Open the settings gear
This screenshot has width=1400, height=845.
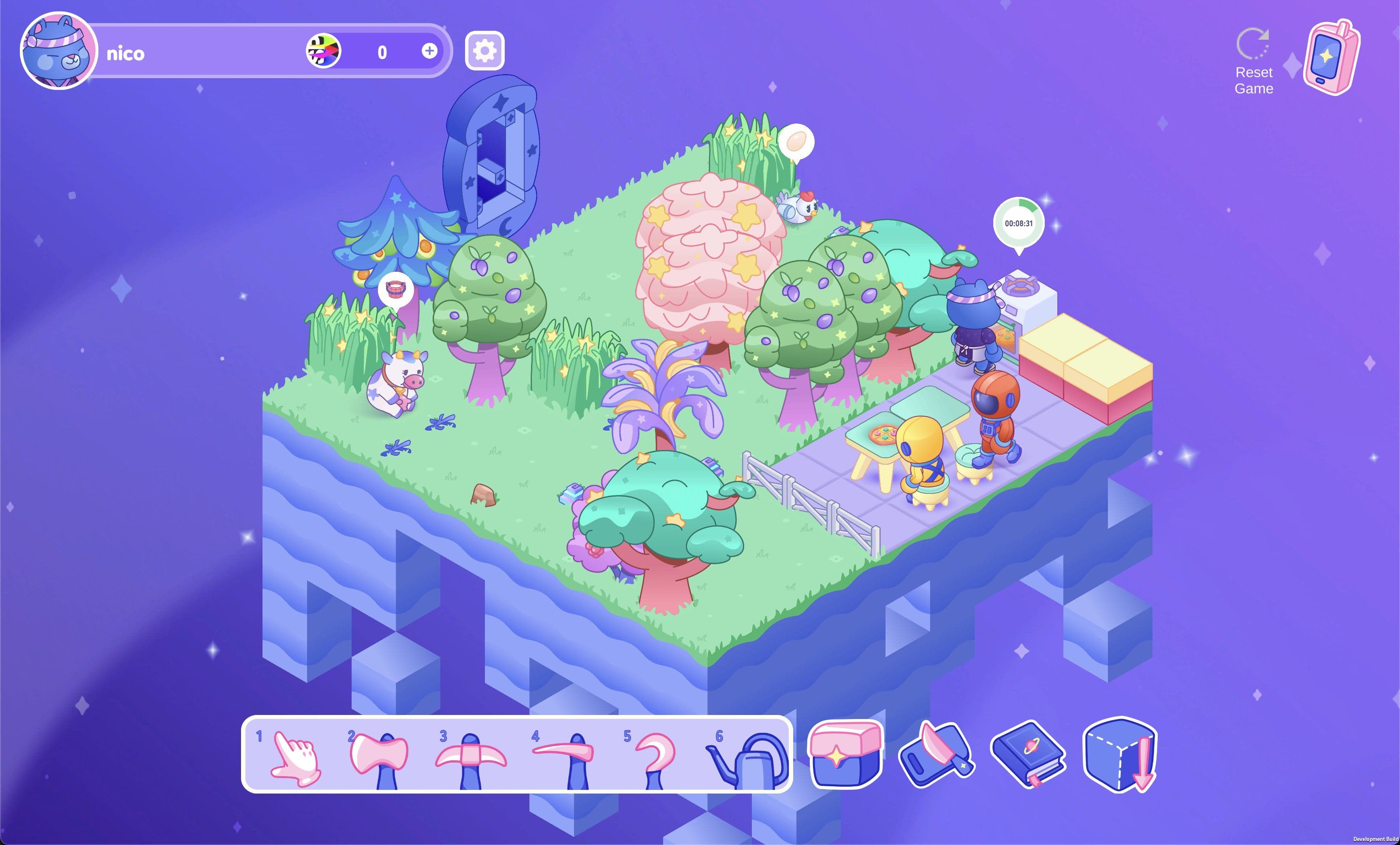(484, 51)
